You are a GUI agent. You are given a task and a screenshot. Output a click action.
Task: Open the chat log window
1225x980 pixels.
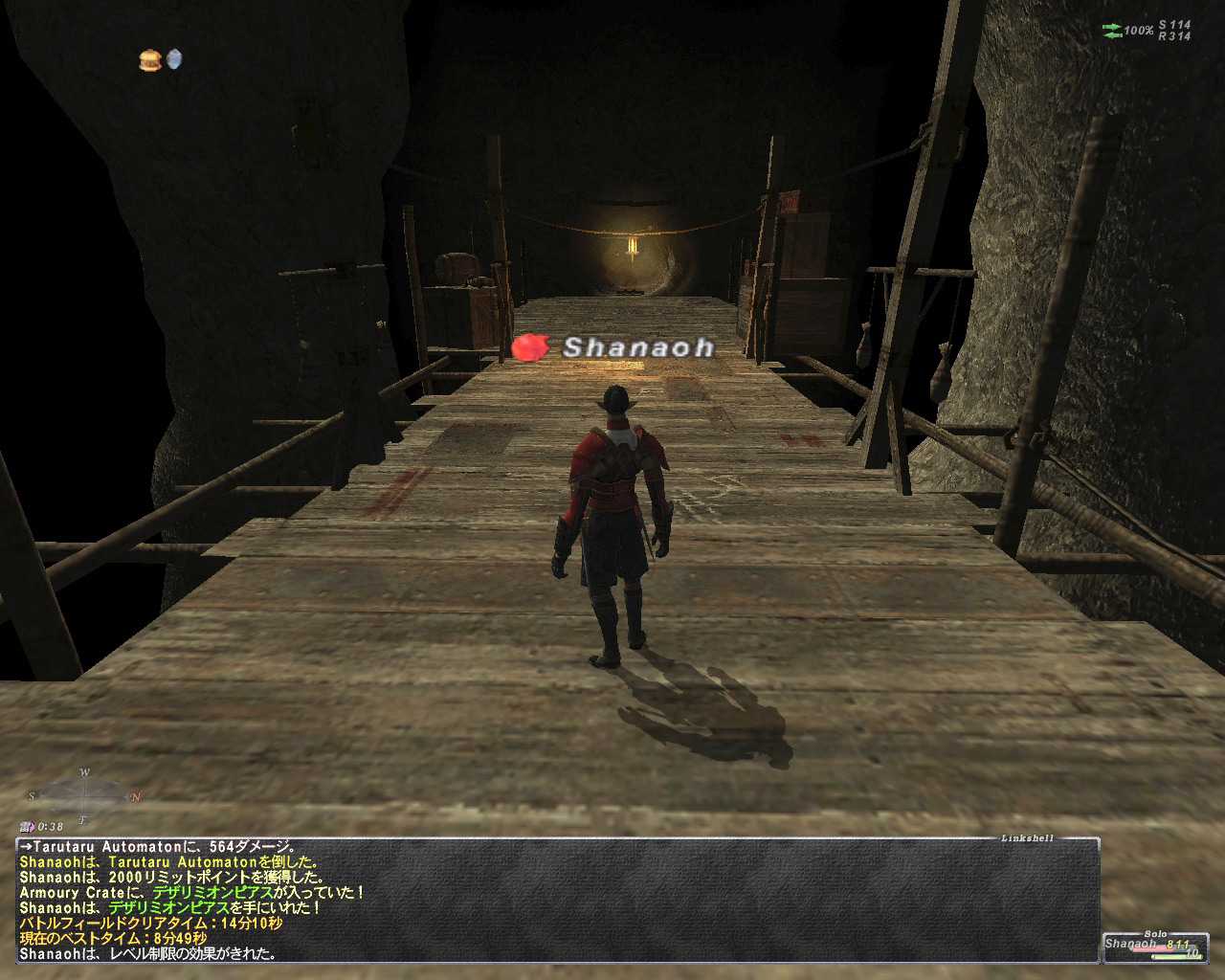point(557,900)
